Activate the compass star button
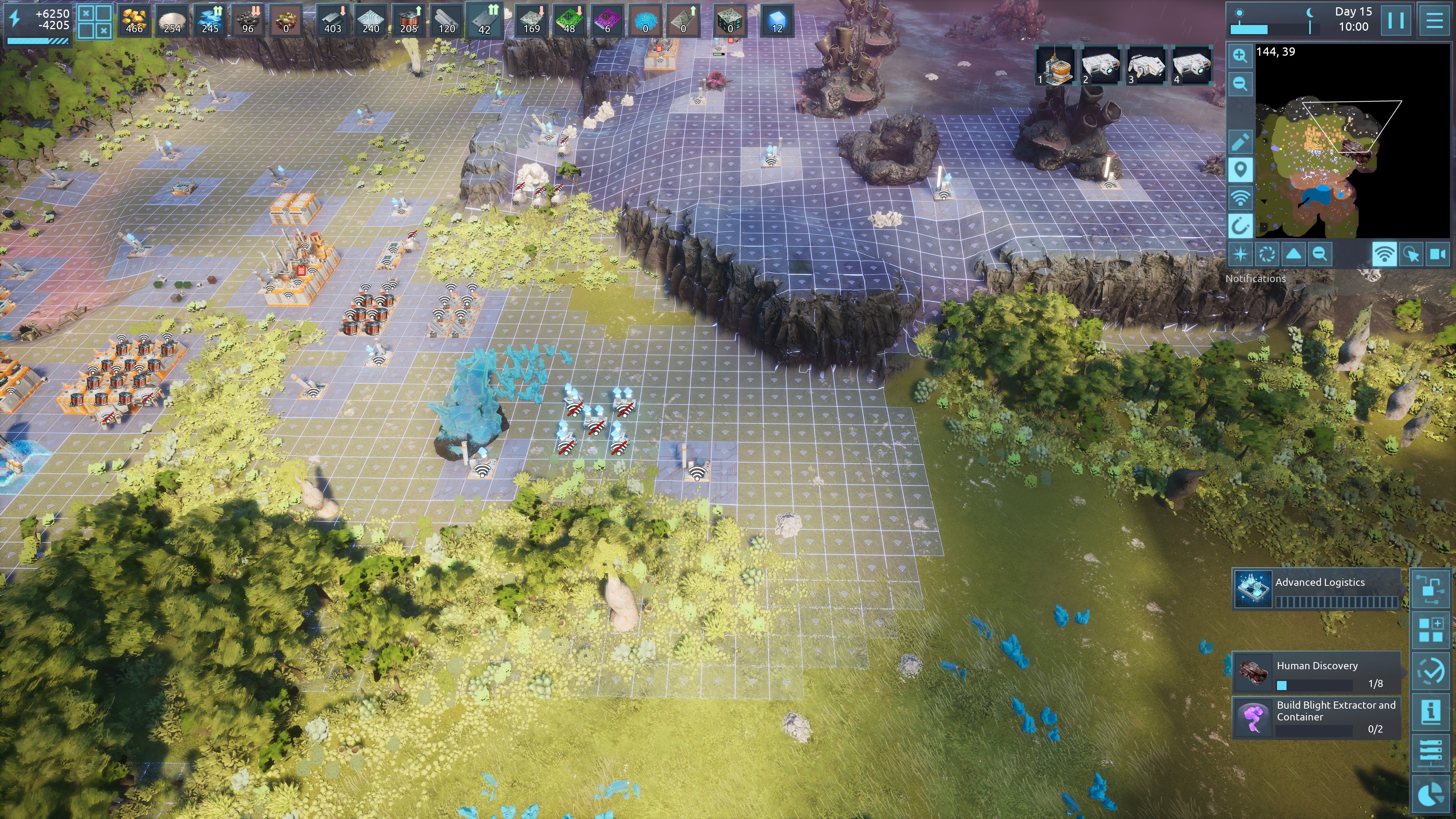The width and height of the screenshot is (1456, 819). 1240,254
